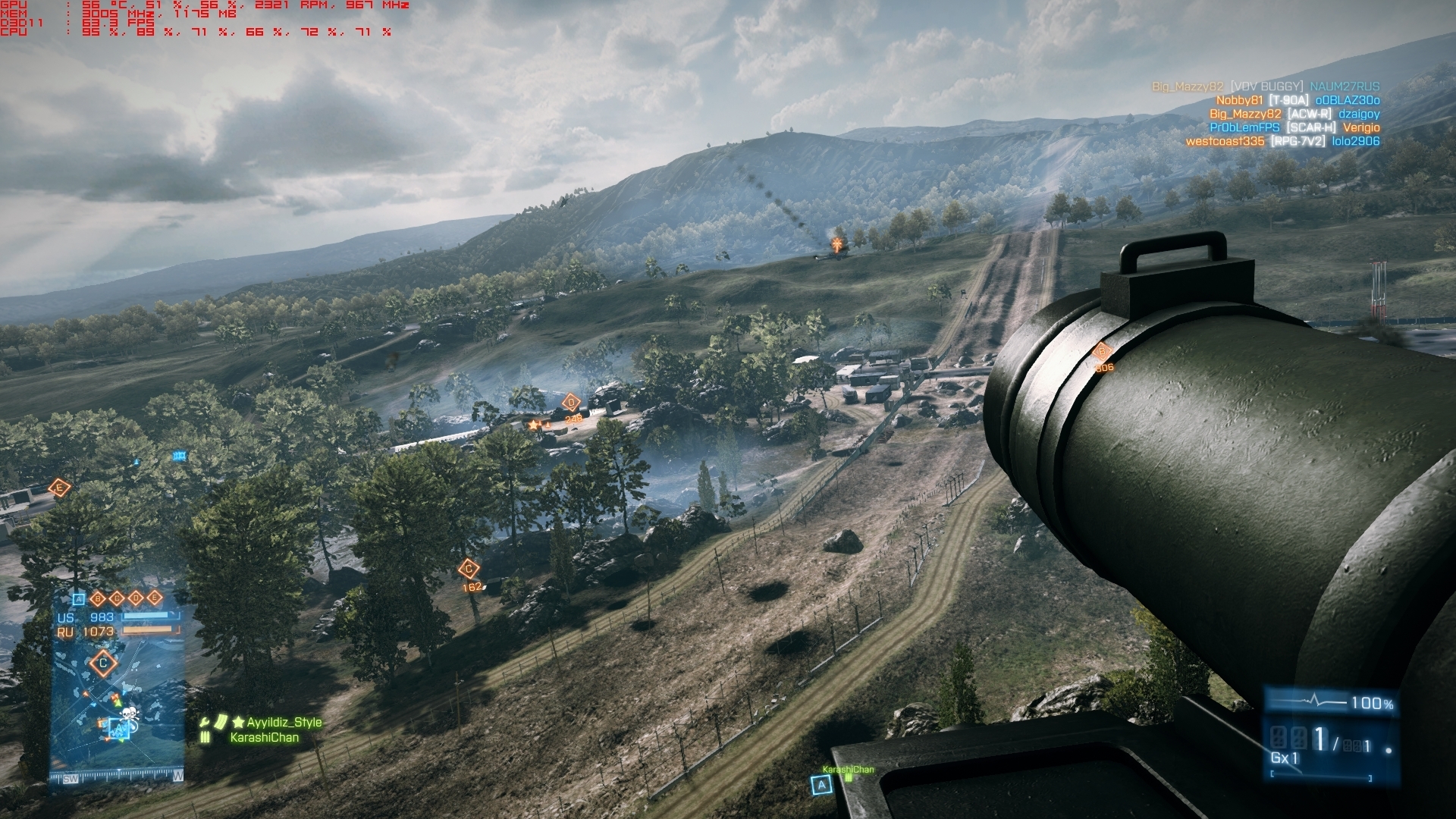
Task: Select objective C marker at 162 meters
Action: pyautogui.click(x=469, y=569)
